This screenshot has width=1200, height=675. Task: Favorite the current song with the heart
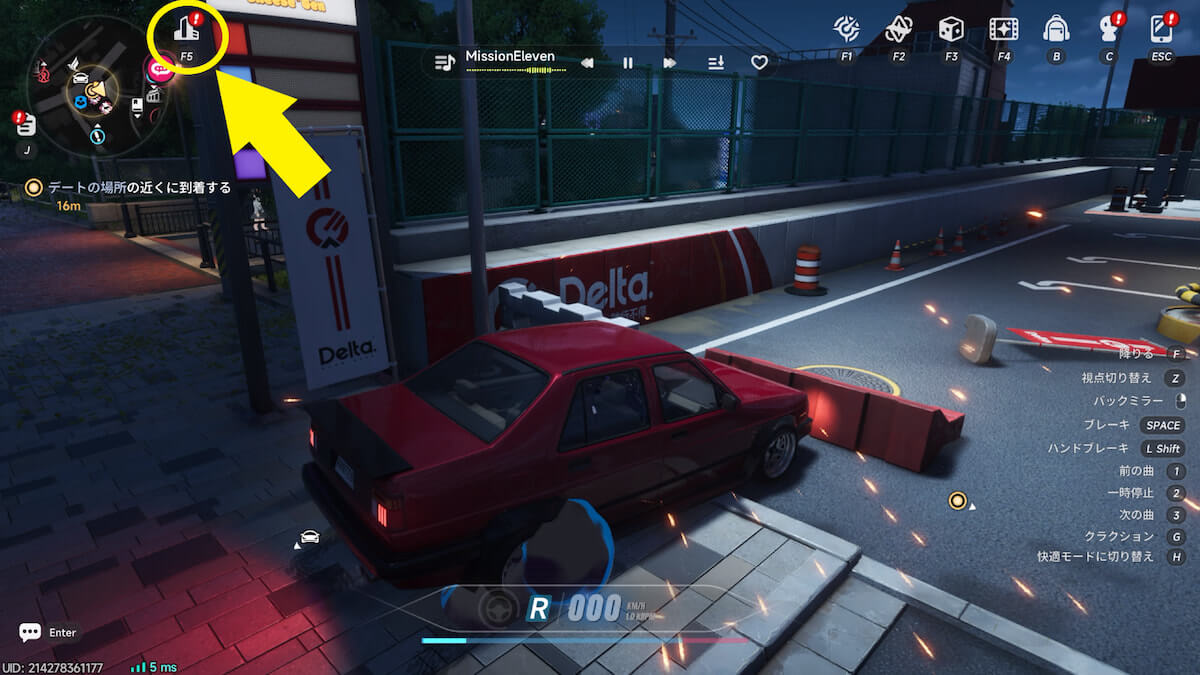coord(760,63)
